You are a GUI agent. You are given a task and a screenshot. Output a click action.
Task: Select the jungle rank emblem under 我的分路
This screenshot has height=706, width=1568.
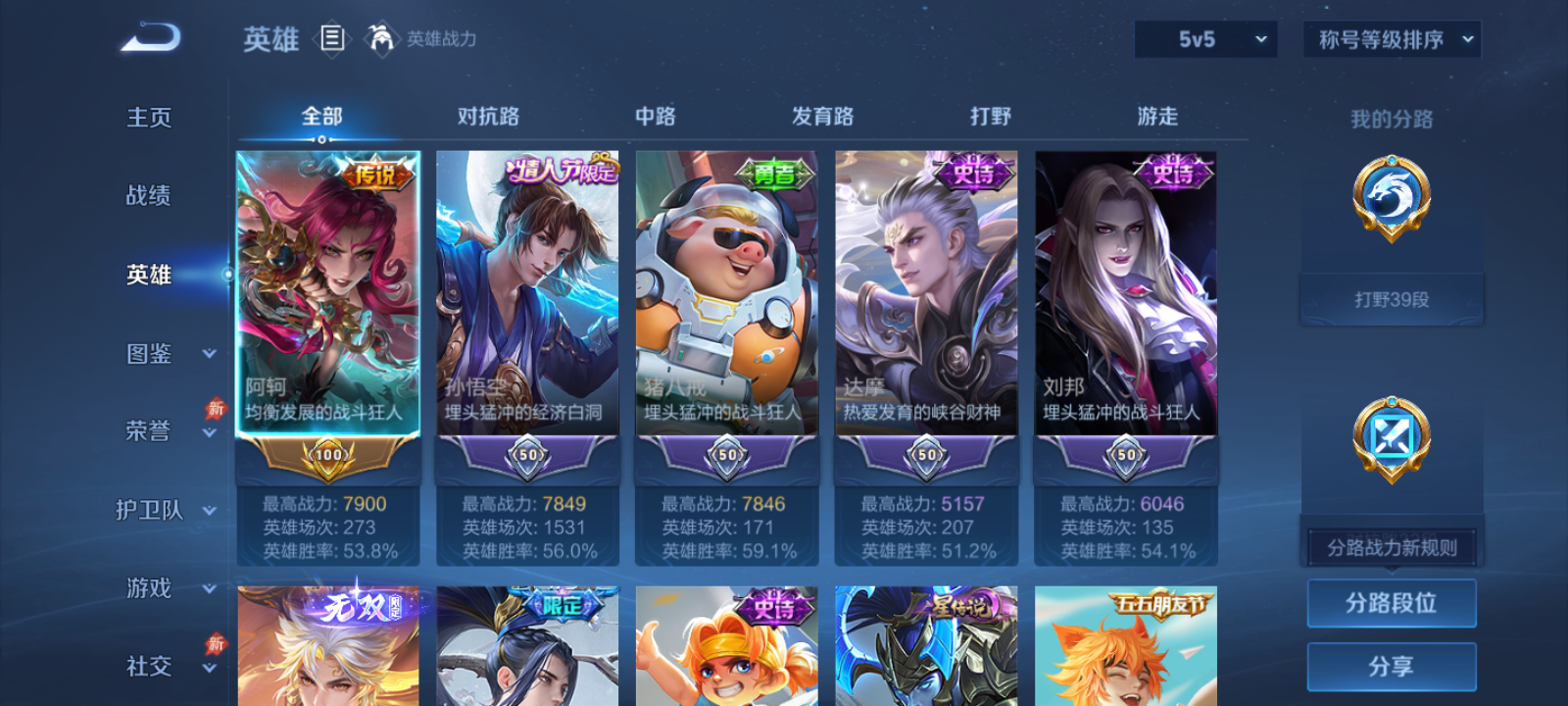(x=1392, y=199)
